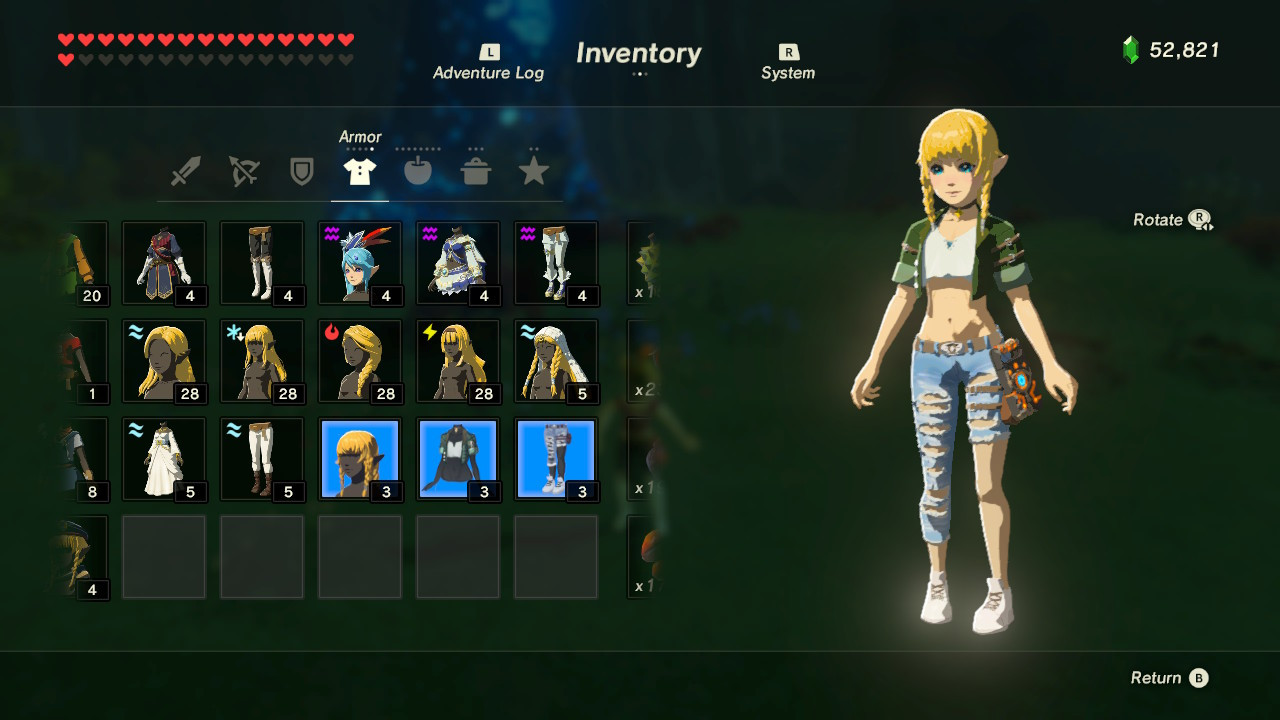The width and height of the screenshot is (1280, 720).
Task: Unequip the equipped ripped jeans
Action: click(556, 459)
